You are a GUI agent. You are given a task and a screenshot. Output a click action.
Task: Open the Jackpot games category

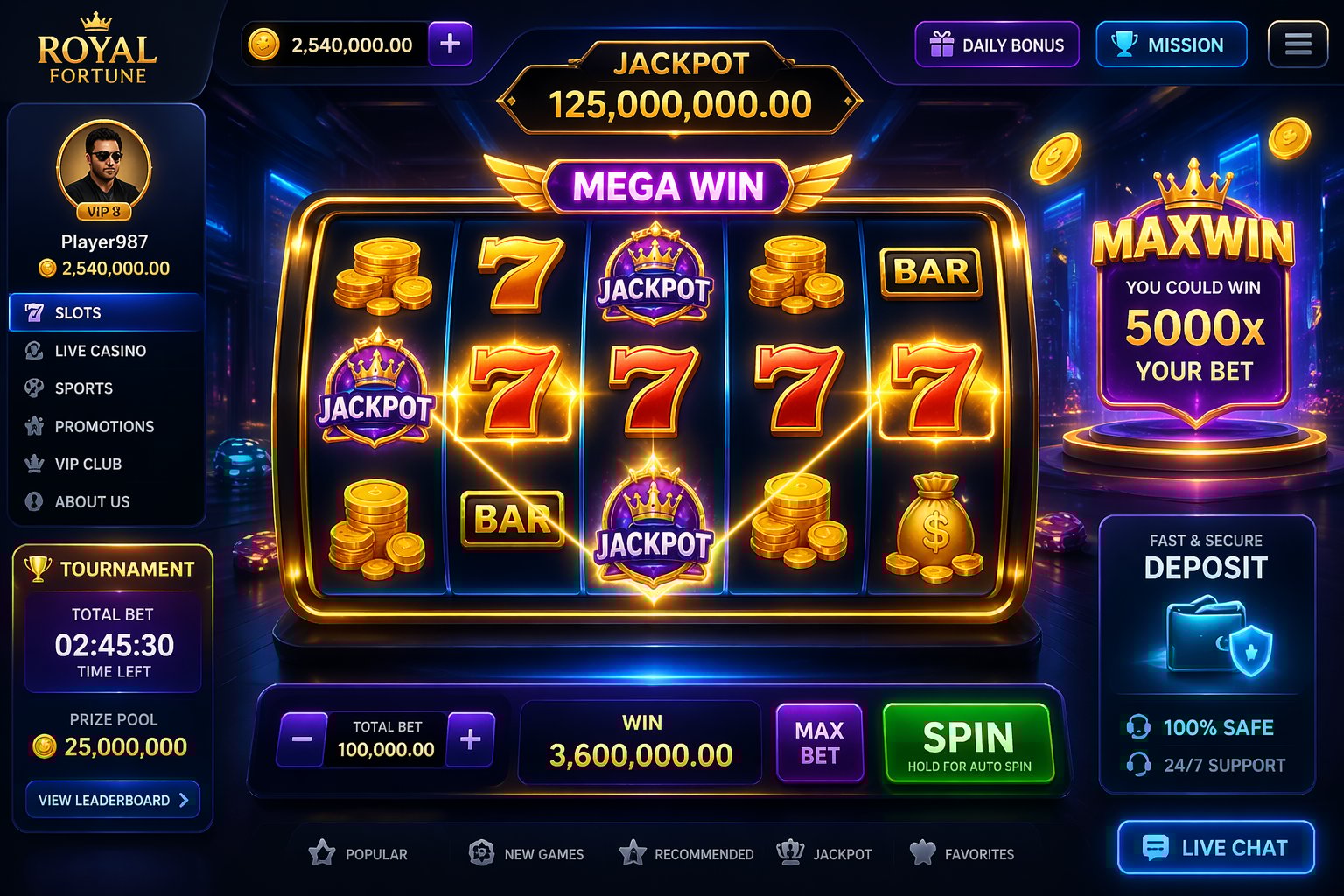(826, 854)
